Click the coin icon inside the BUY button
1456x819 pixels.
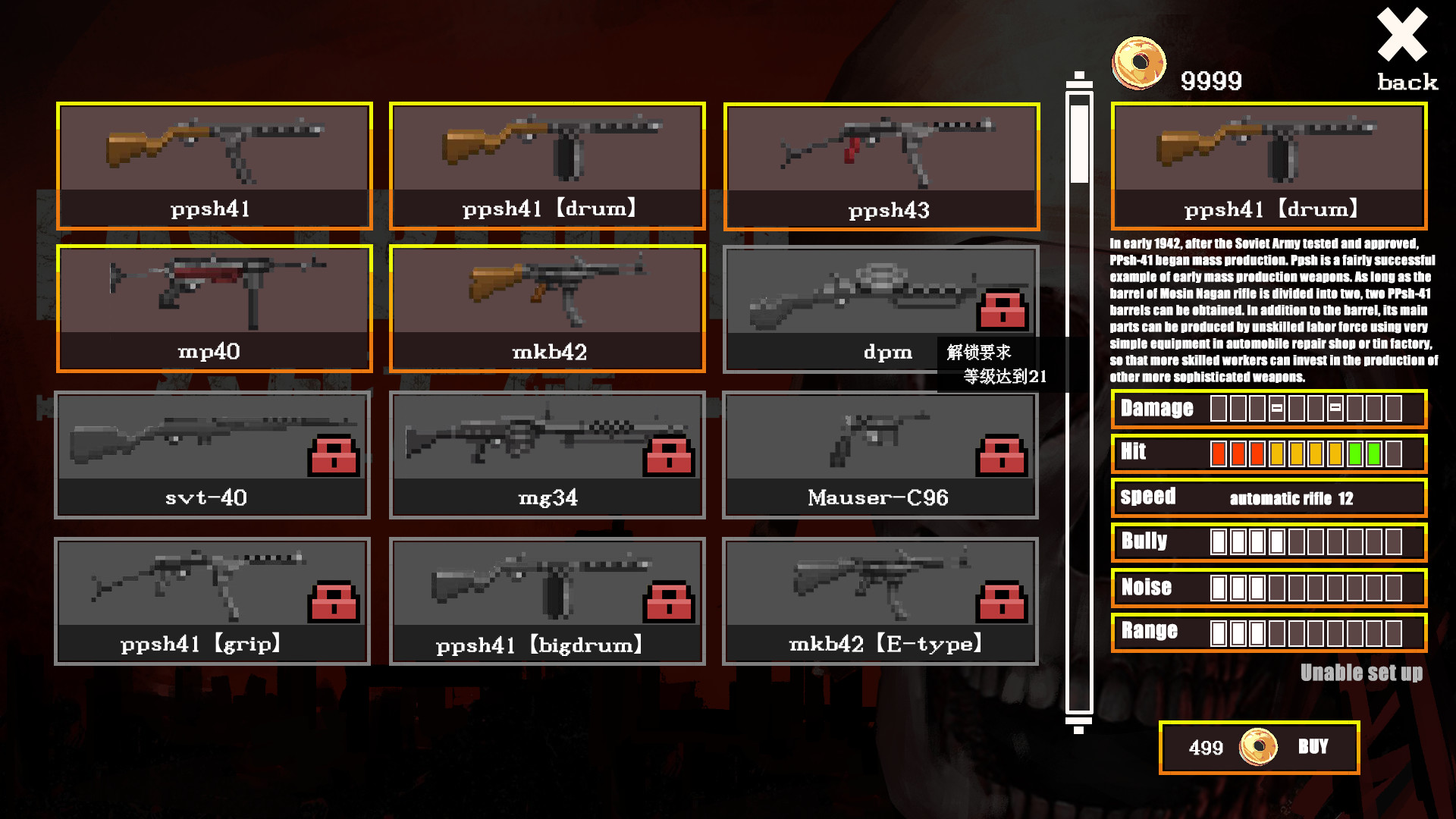pyautogui.click(x=1258, y=746)
